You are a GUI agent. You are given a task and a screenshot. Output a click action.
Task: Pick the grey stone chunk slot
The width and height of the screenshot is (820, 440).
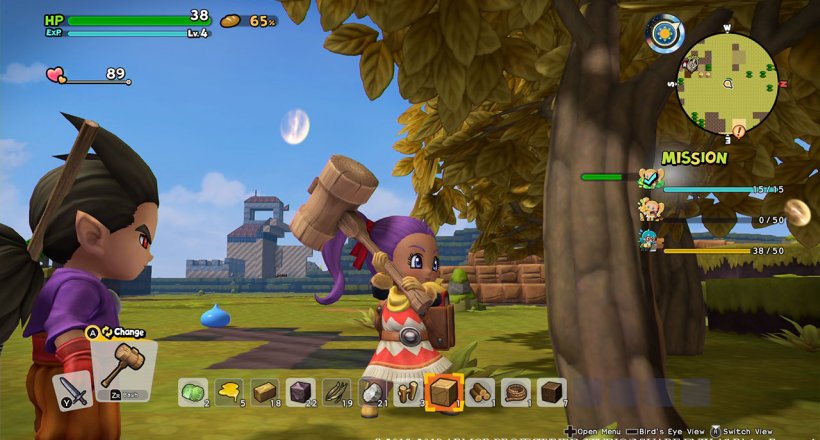(x=371, y=392)
